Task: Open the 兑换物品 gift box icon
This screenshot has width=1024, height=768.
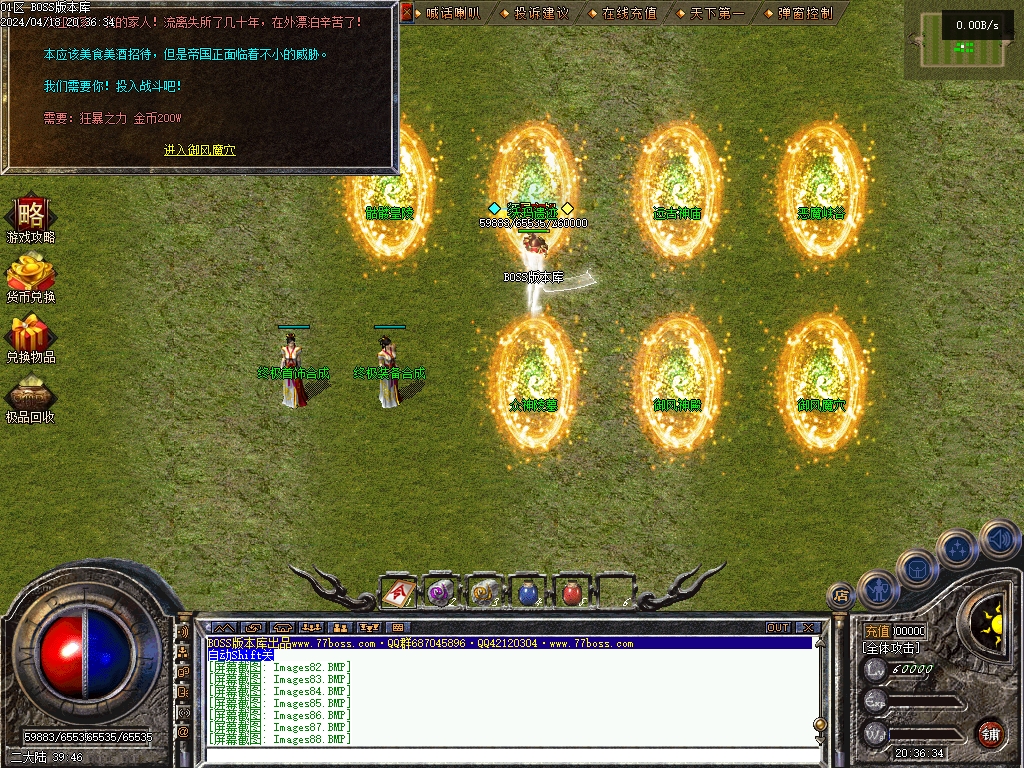Action: click(x=30, y=339)
